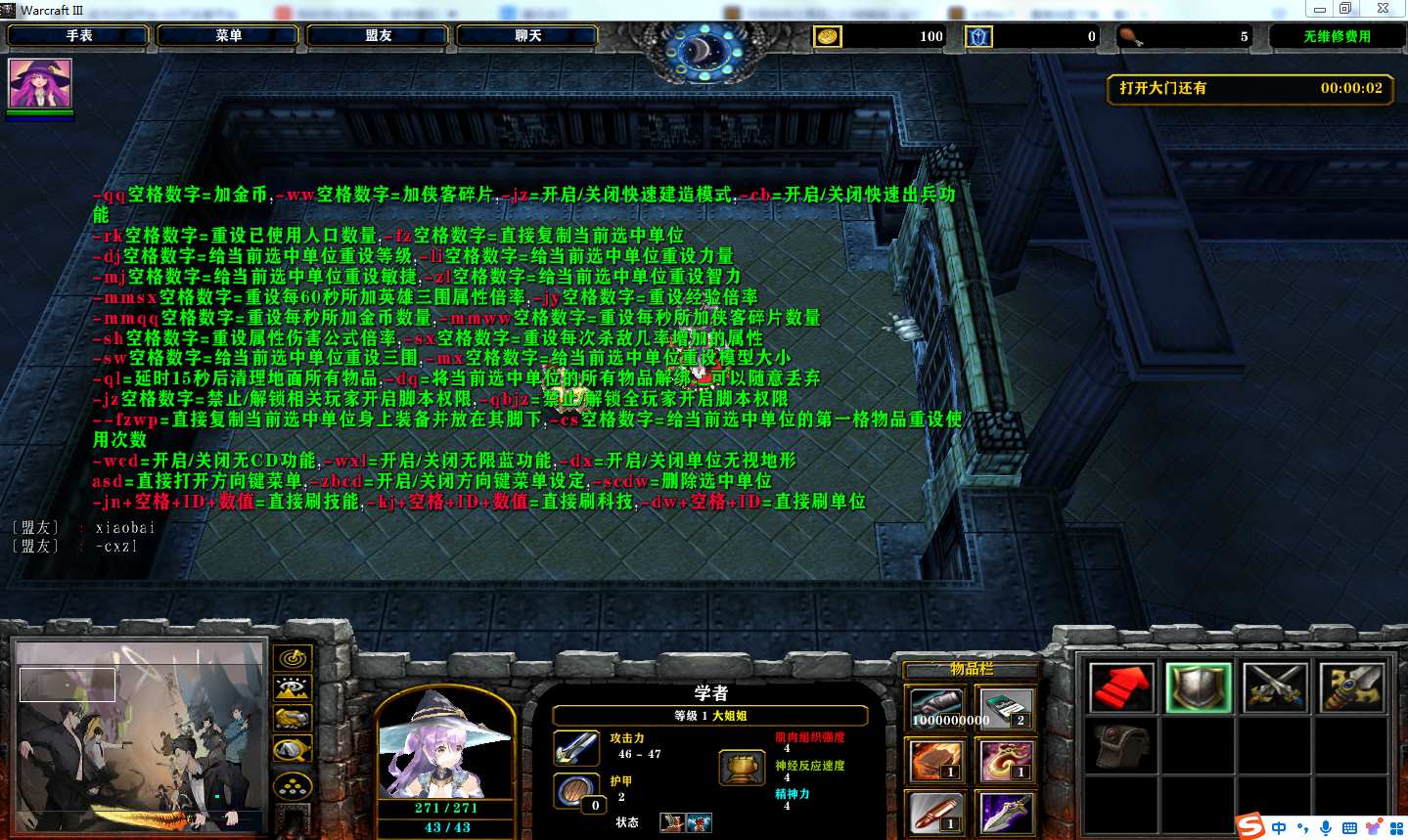Toggle minimap creep camps display button
This screenshot has width=1408, height=840.
click(292, 750)
